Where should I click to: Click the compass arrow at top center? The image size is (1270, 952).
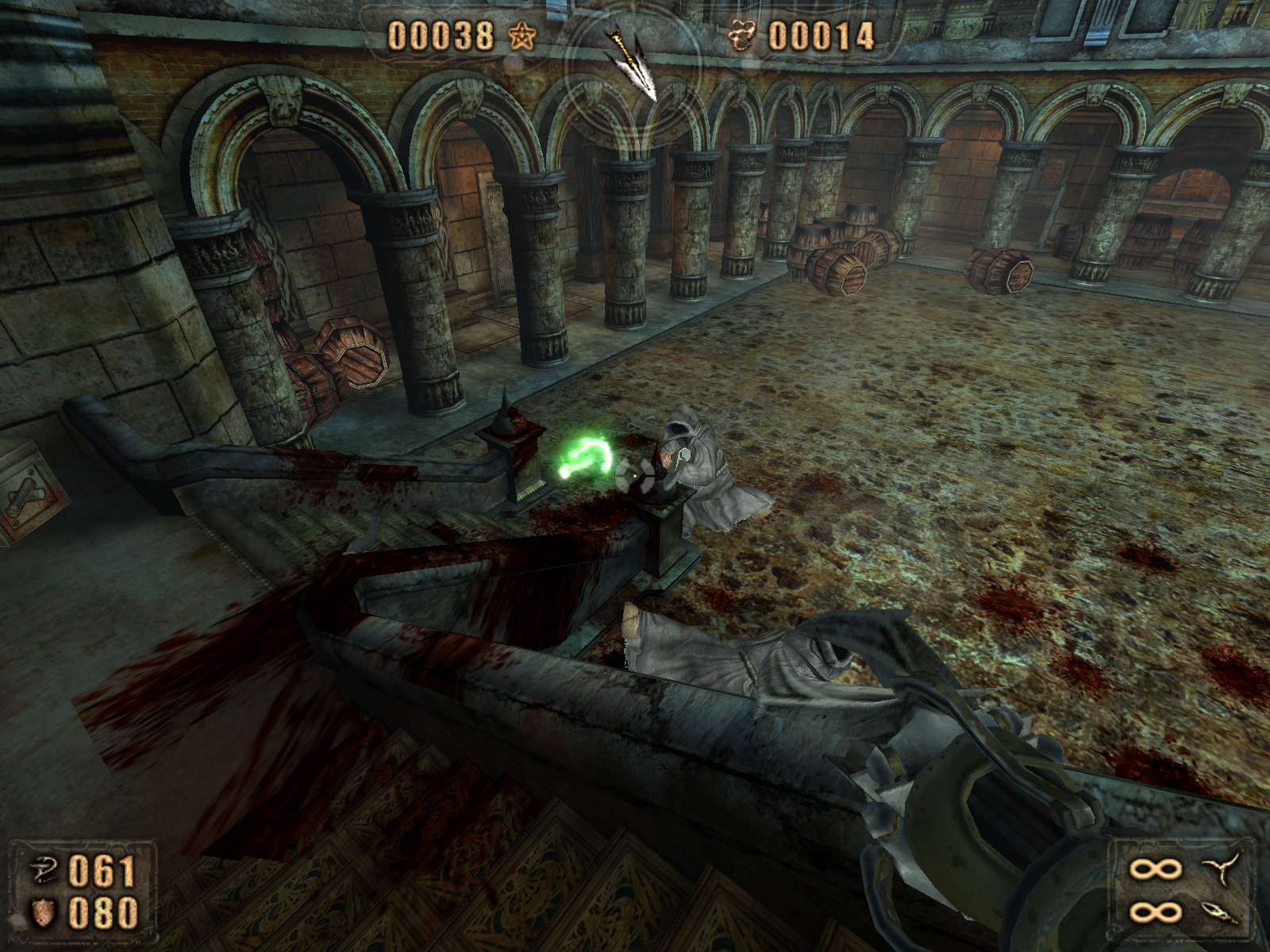pyautogui.click(x=633, y=60)
